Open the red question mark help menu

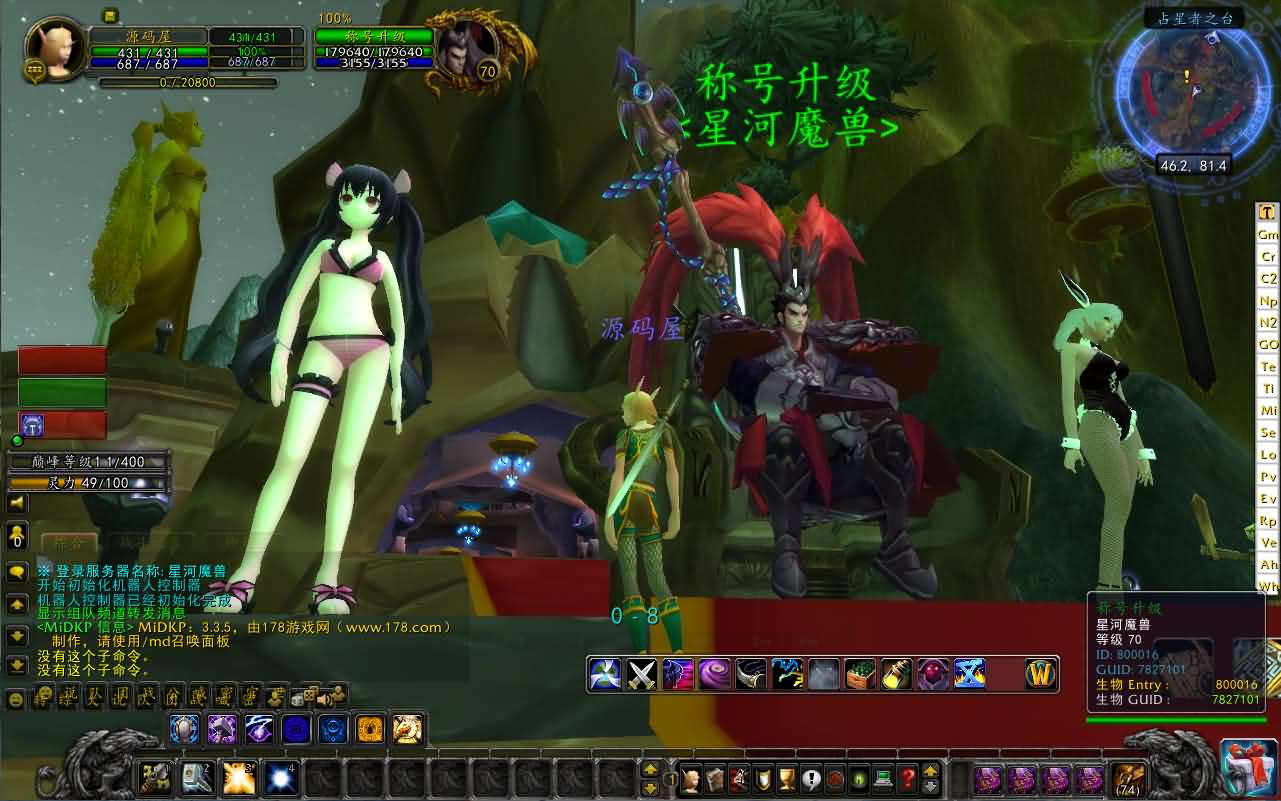(x=907, y=777)
